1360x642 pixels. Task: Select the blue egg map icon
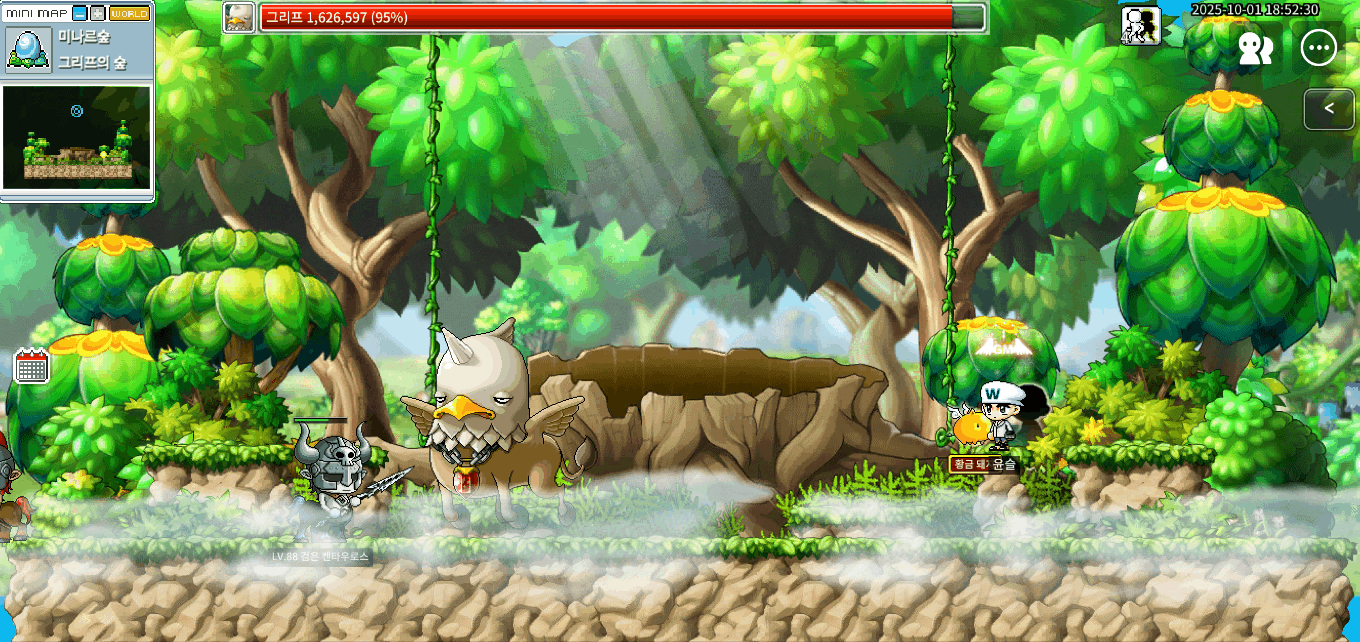[27, 49]
